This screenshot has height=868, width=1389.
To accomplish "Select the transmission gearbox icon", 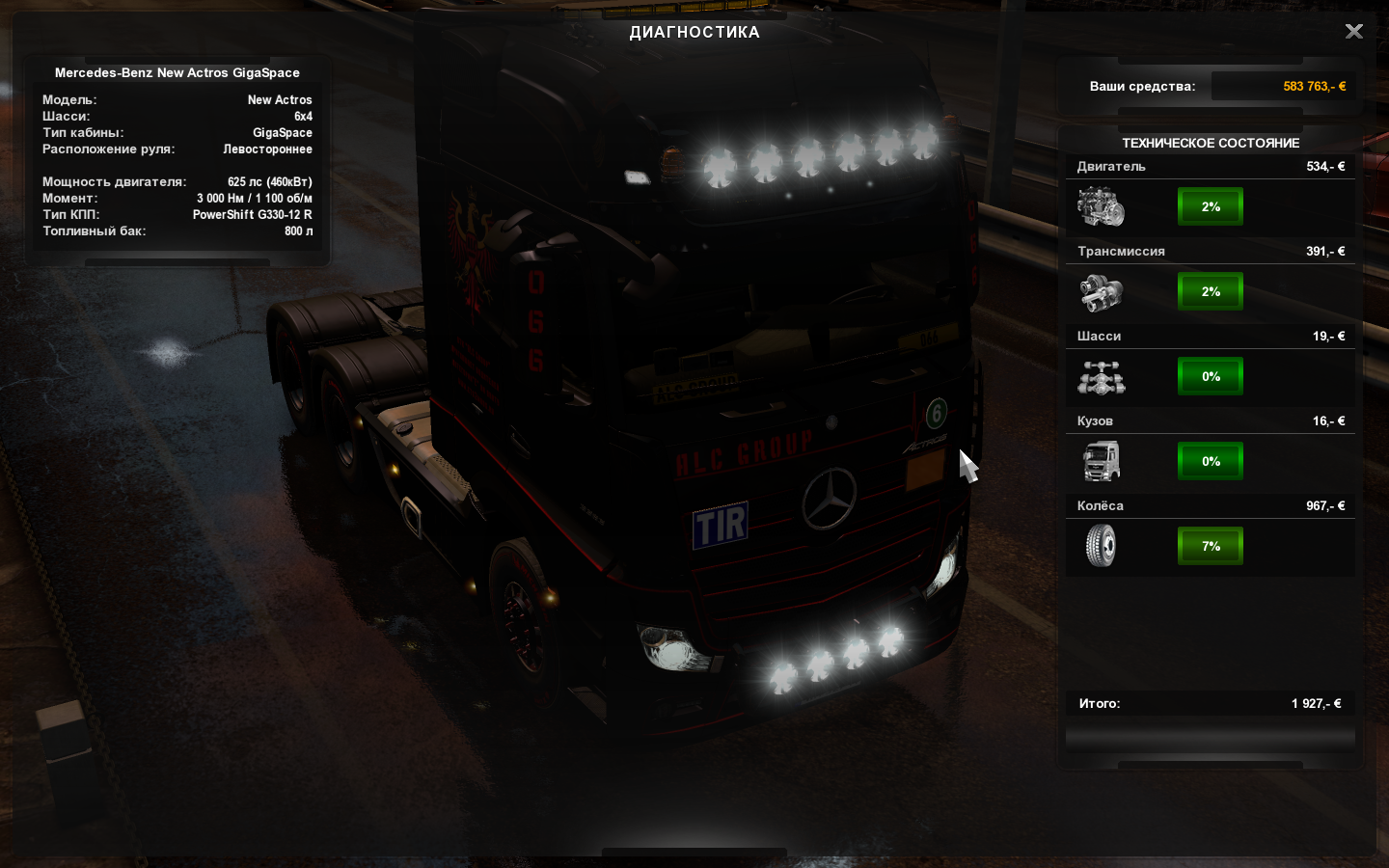I will click(x=1101, y=291).
